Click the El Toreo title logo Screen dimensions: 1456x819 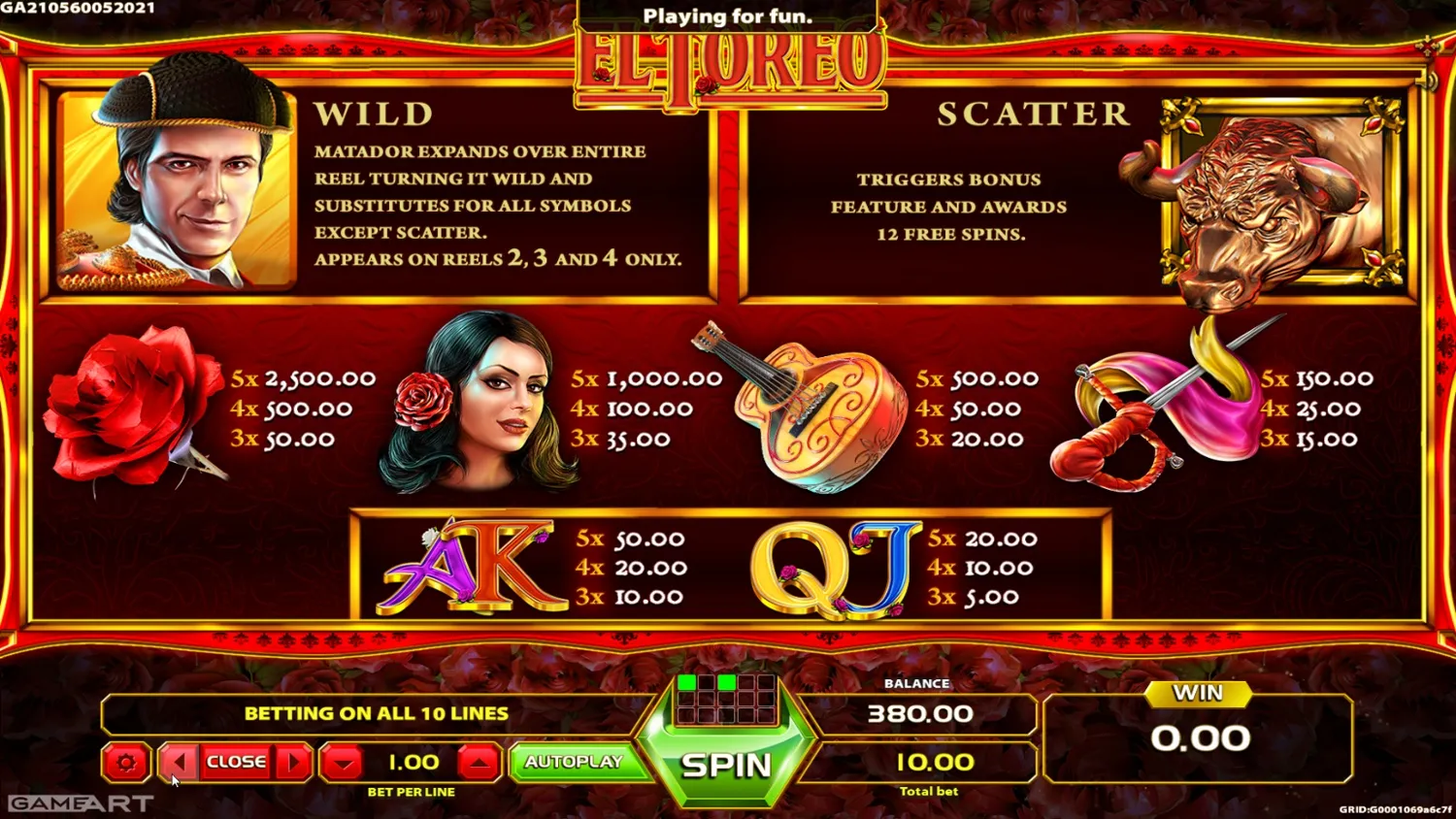pos(726,60)
